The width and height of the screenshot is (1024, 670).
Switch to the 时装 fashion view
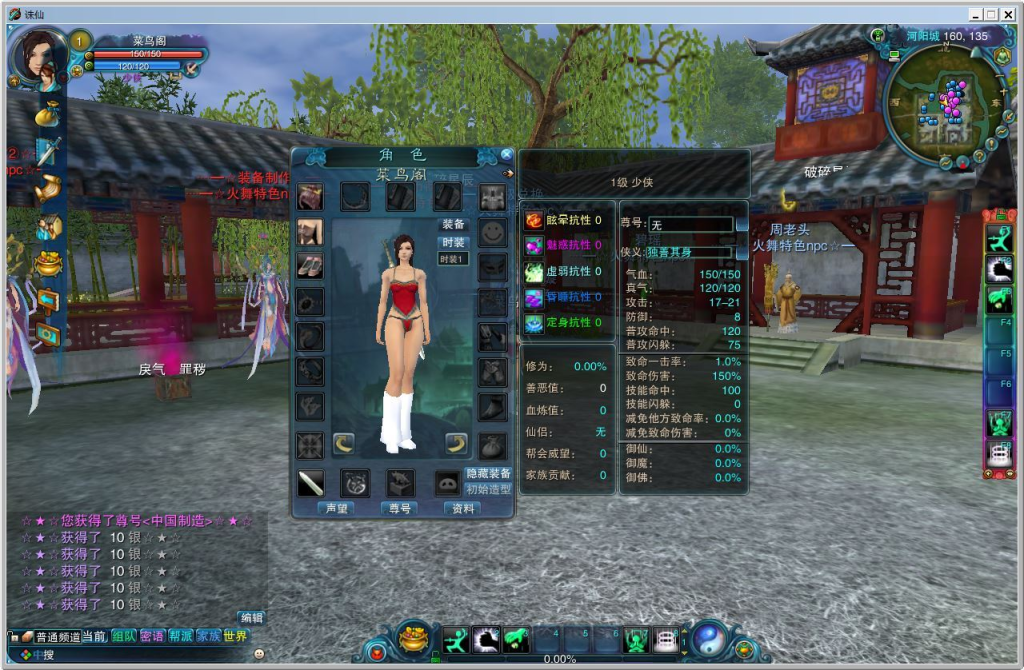[x=453, y=243]
